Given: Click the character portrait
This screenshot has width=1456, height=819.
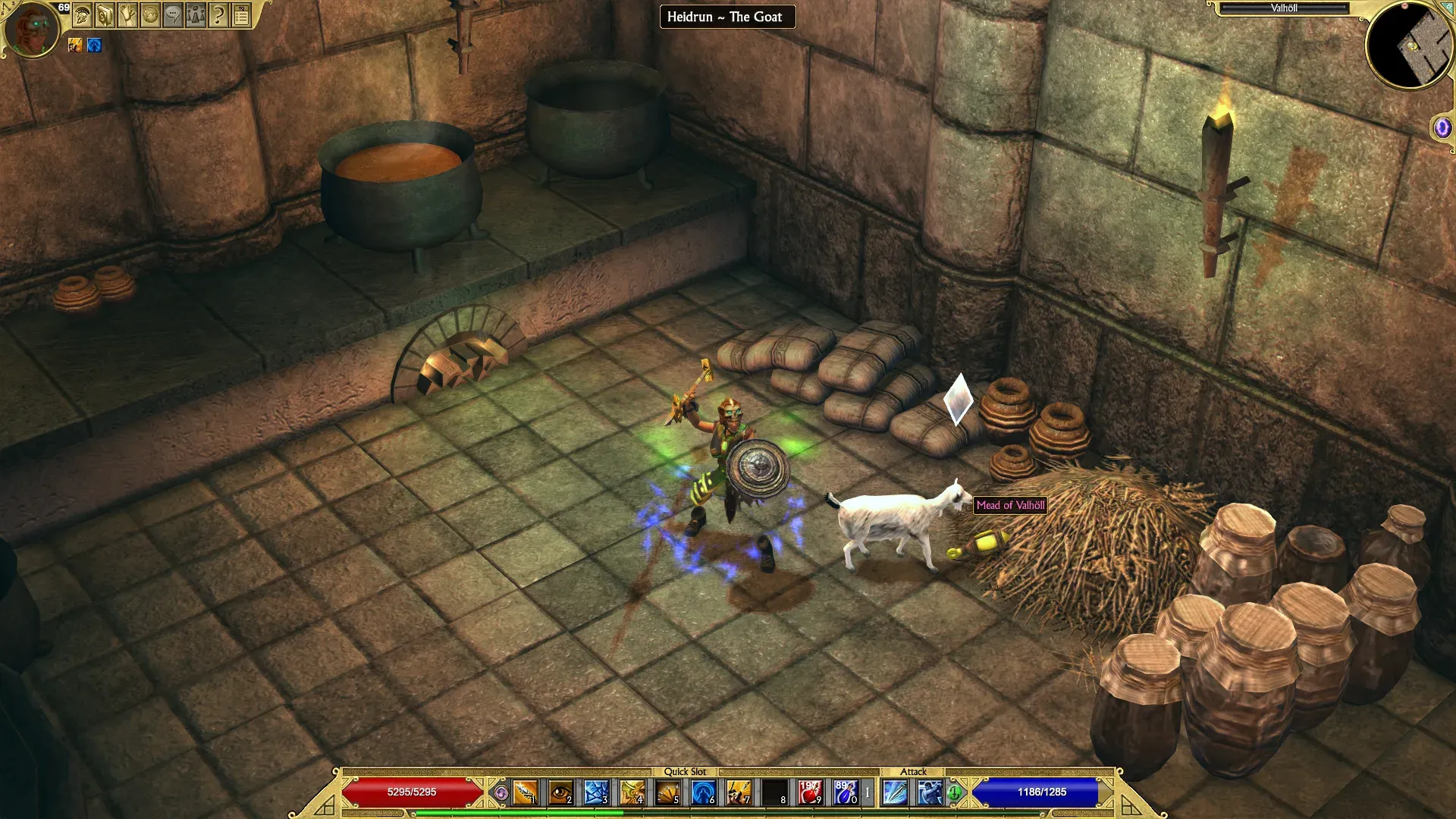Looking at the screenshot, I should 32,29.
